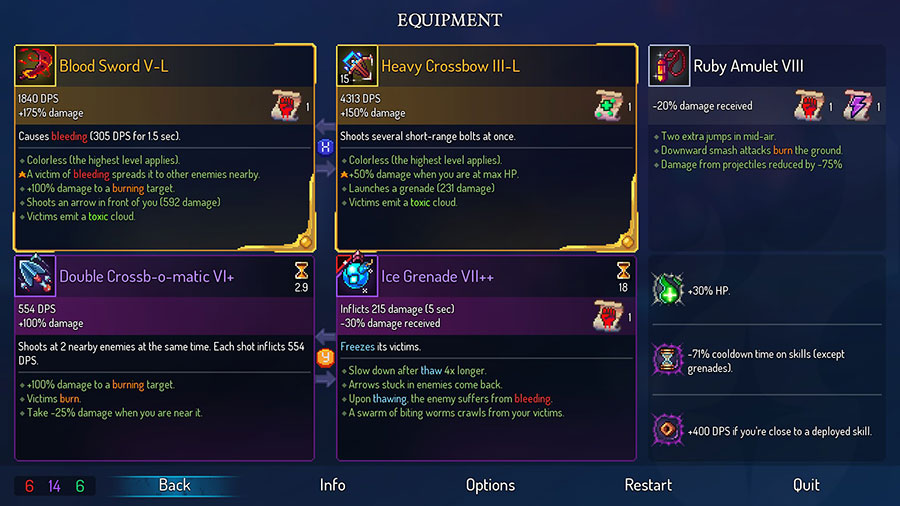Viewport: 900px width, 506px height.
Task: Open the Options menu
Action: (490, 485)
